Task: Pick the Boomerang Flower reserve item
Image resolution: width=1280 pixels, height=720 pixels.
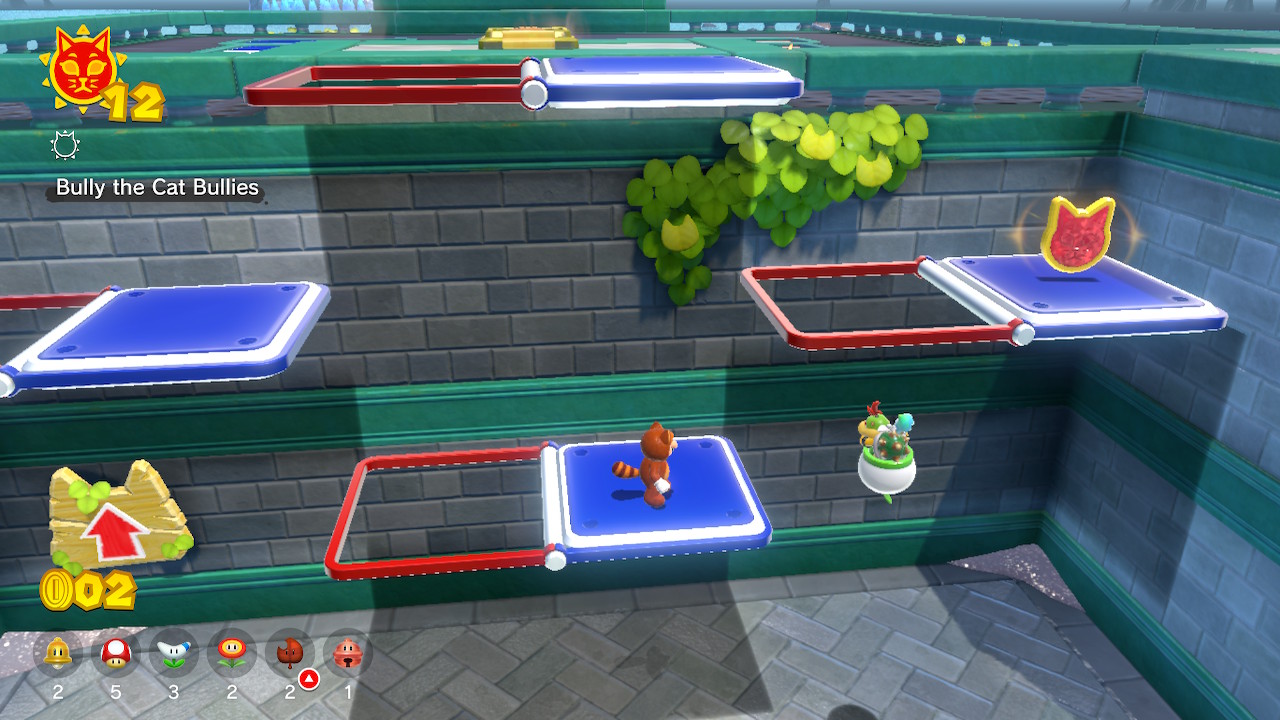Action: tap(174, 655)
